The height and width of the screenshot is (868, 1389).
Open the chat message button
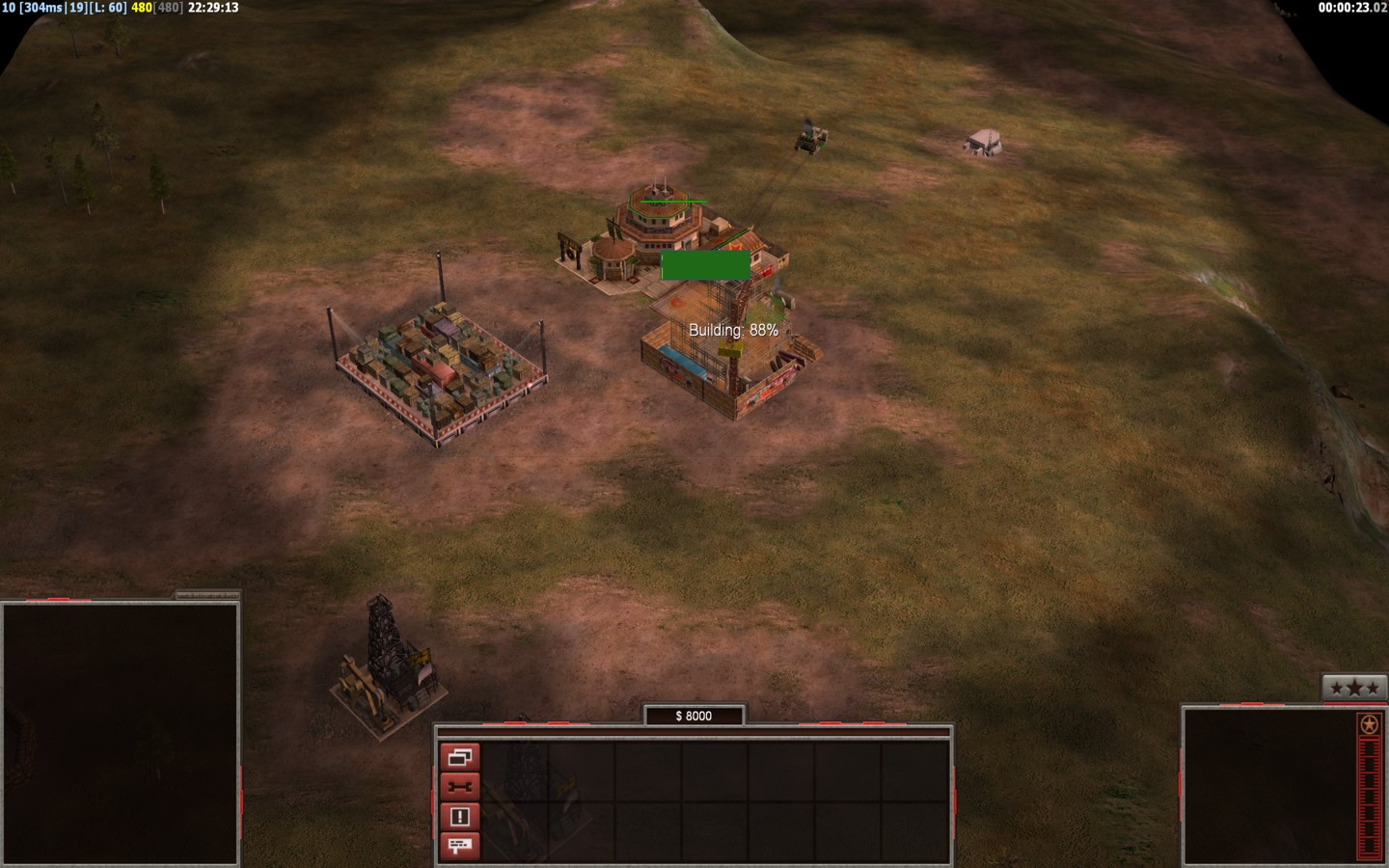459,847
